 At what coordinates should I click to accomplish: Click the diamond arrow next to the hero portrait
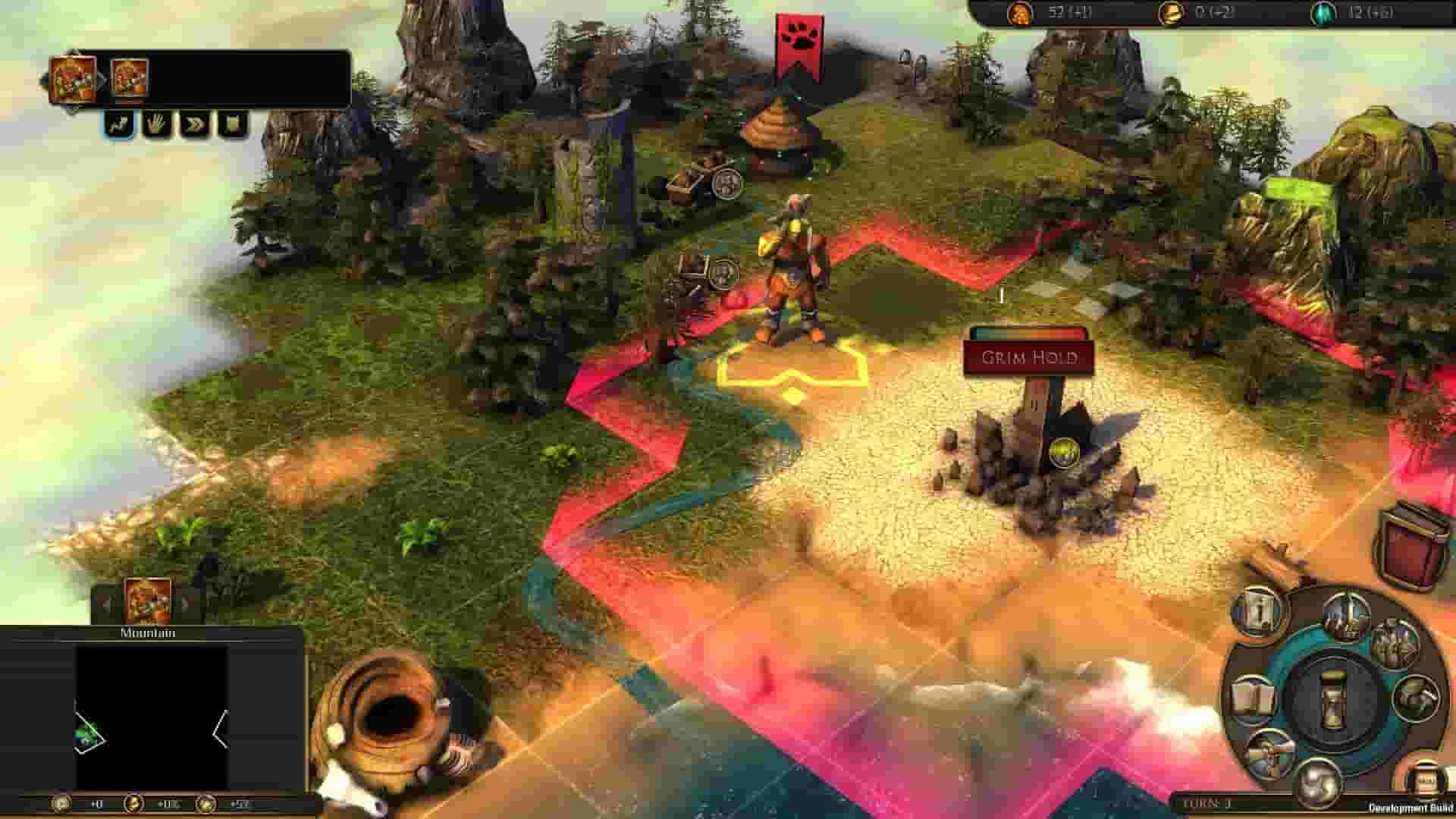click(103, 78)
